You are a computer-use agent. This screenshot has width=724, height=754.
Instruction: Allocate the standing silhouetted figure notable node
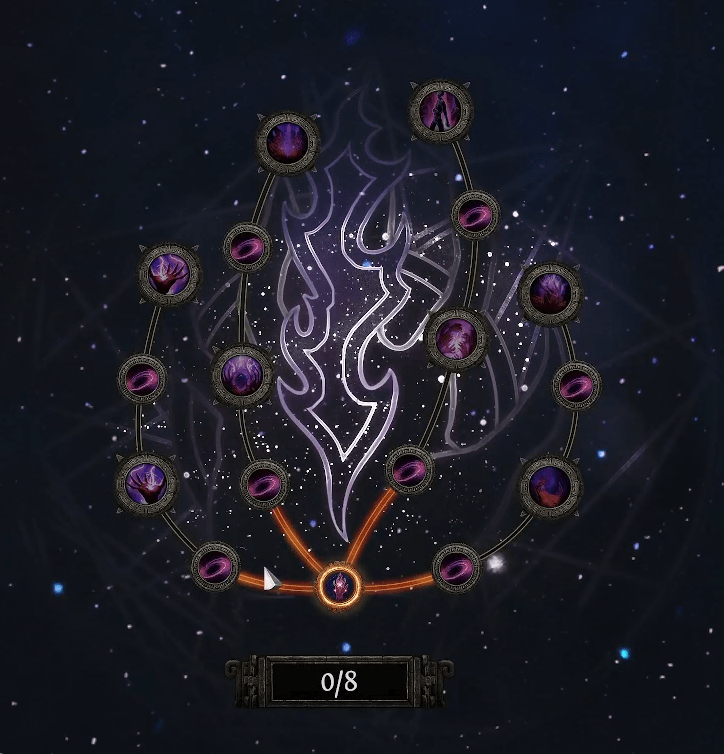point(440,110)
